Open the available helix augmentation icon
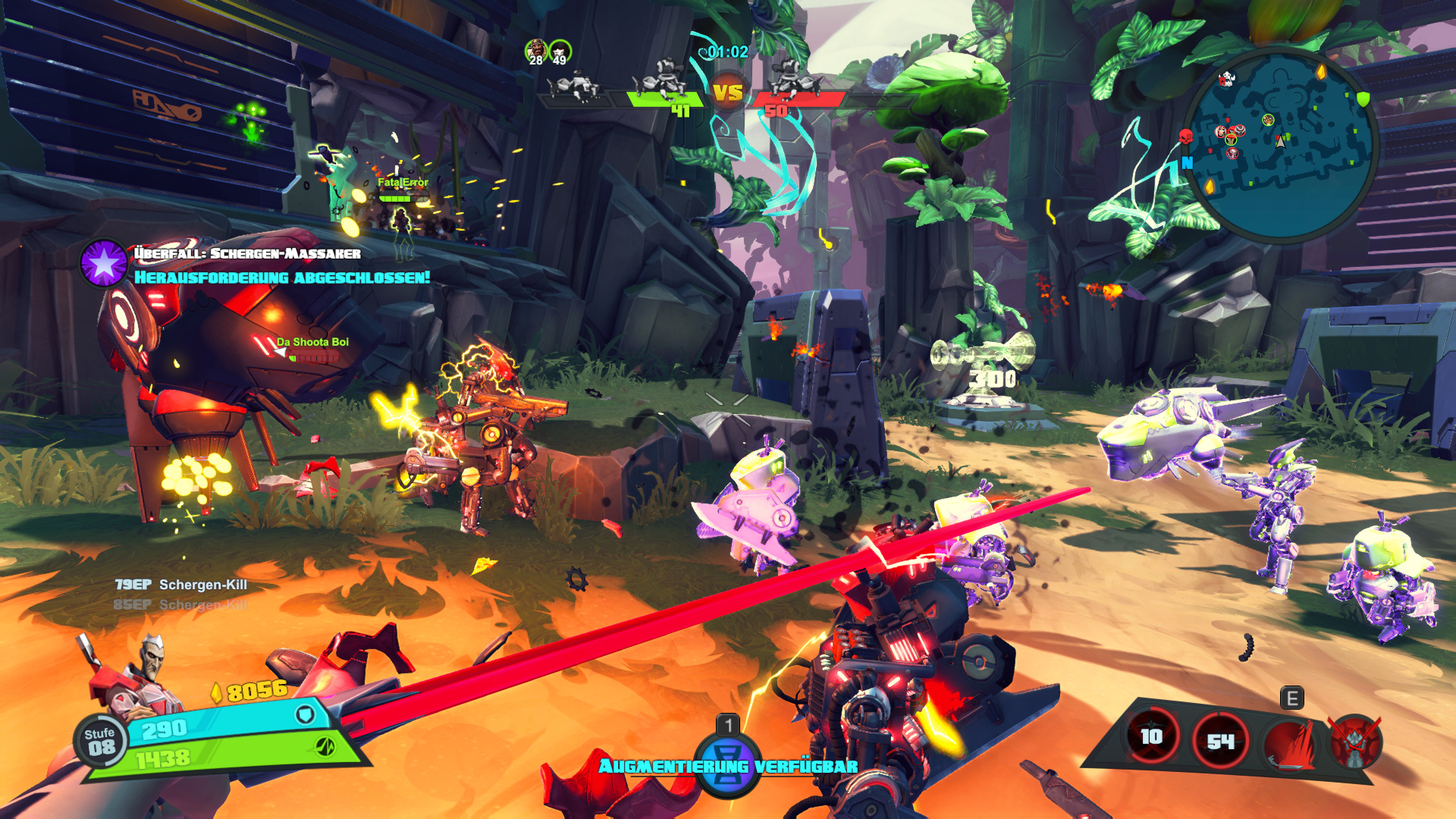The width and height of the screenshot is (1456, 819). pyautogui.click(x=727, y=764)
